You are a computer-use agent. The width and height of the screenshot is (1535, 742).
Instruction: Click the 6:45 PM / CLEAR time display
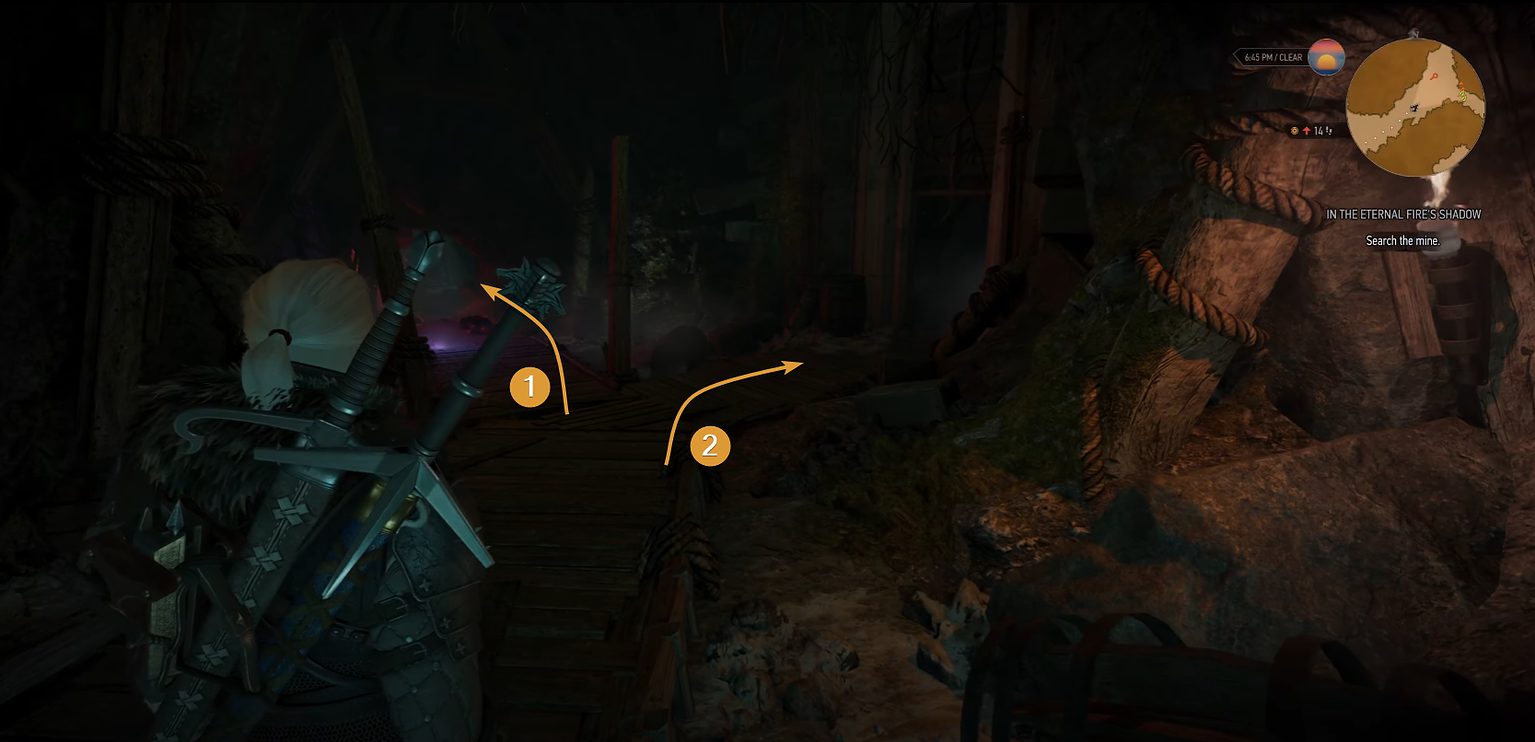point(1272,57)
